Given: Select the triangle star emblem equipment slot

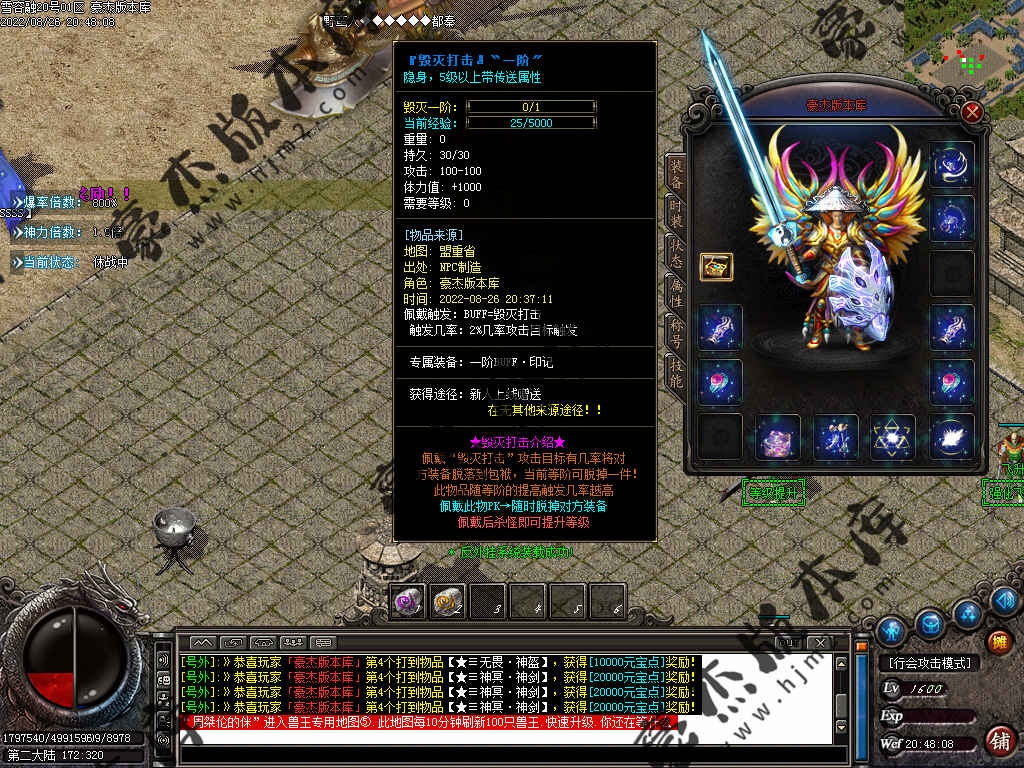Looking at the screenshot, I should [x=892, y=437].
